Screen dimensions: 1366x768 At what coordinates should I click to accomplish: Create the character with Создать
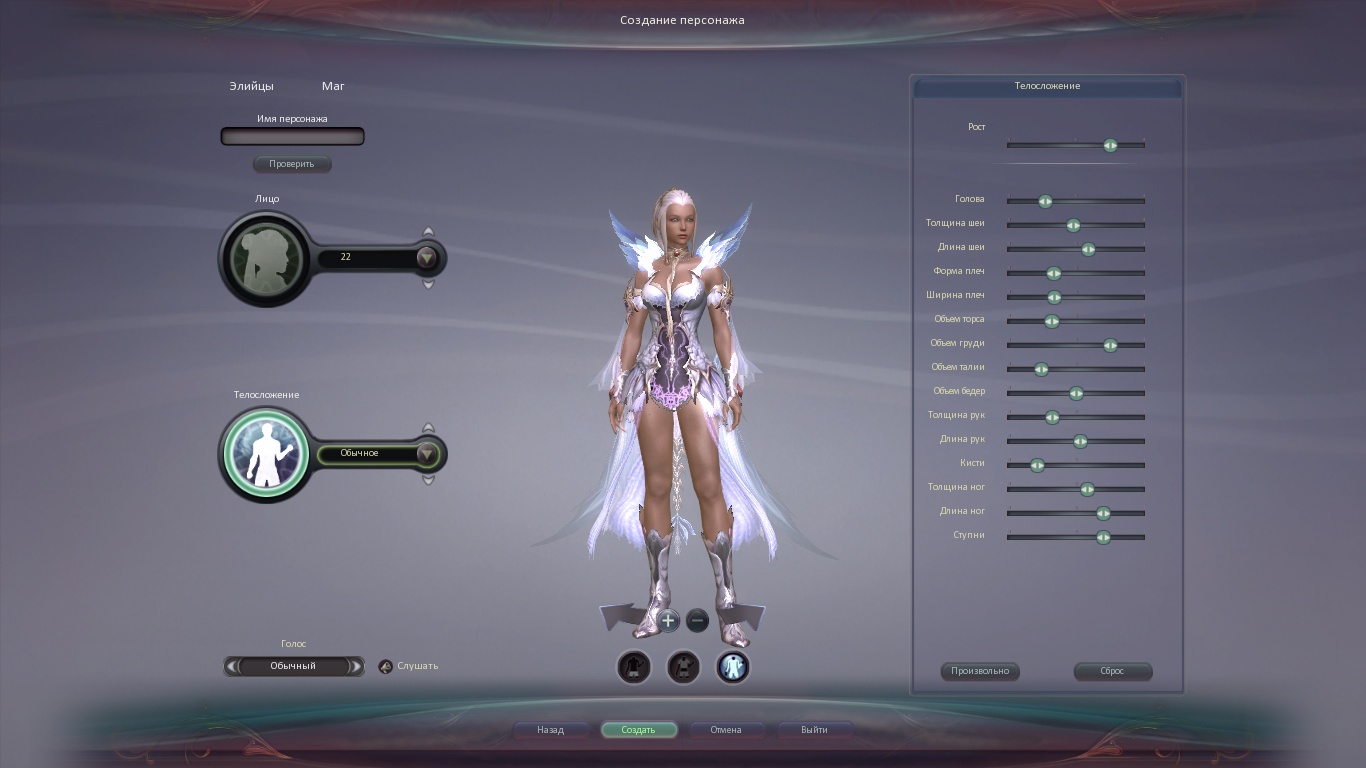click(x=638, y=730)
